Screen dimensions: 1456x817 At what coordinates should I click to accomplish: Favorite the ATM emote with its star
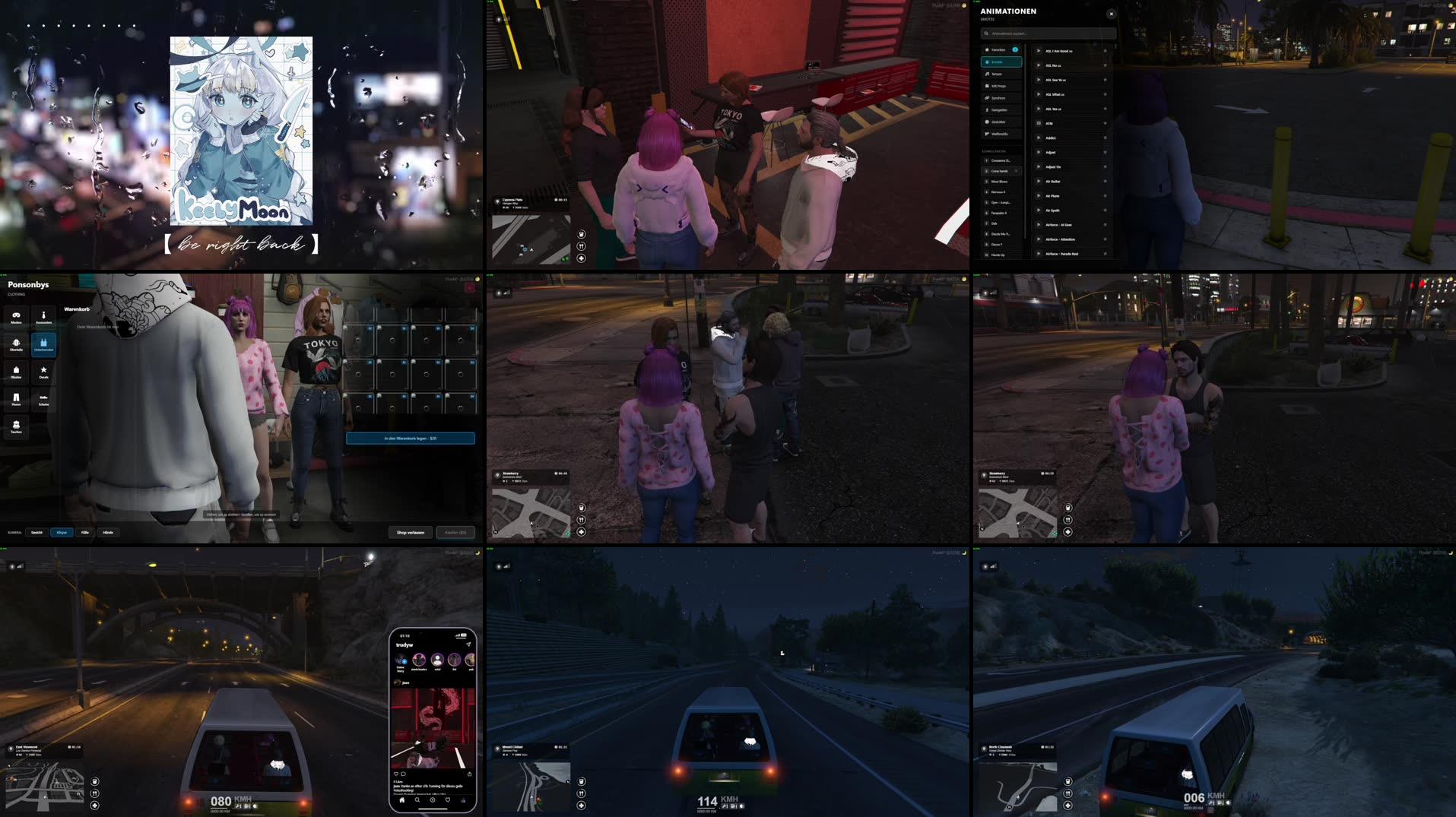pos(1105,124)
